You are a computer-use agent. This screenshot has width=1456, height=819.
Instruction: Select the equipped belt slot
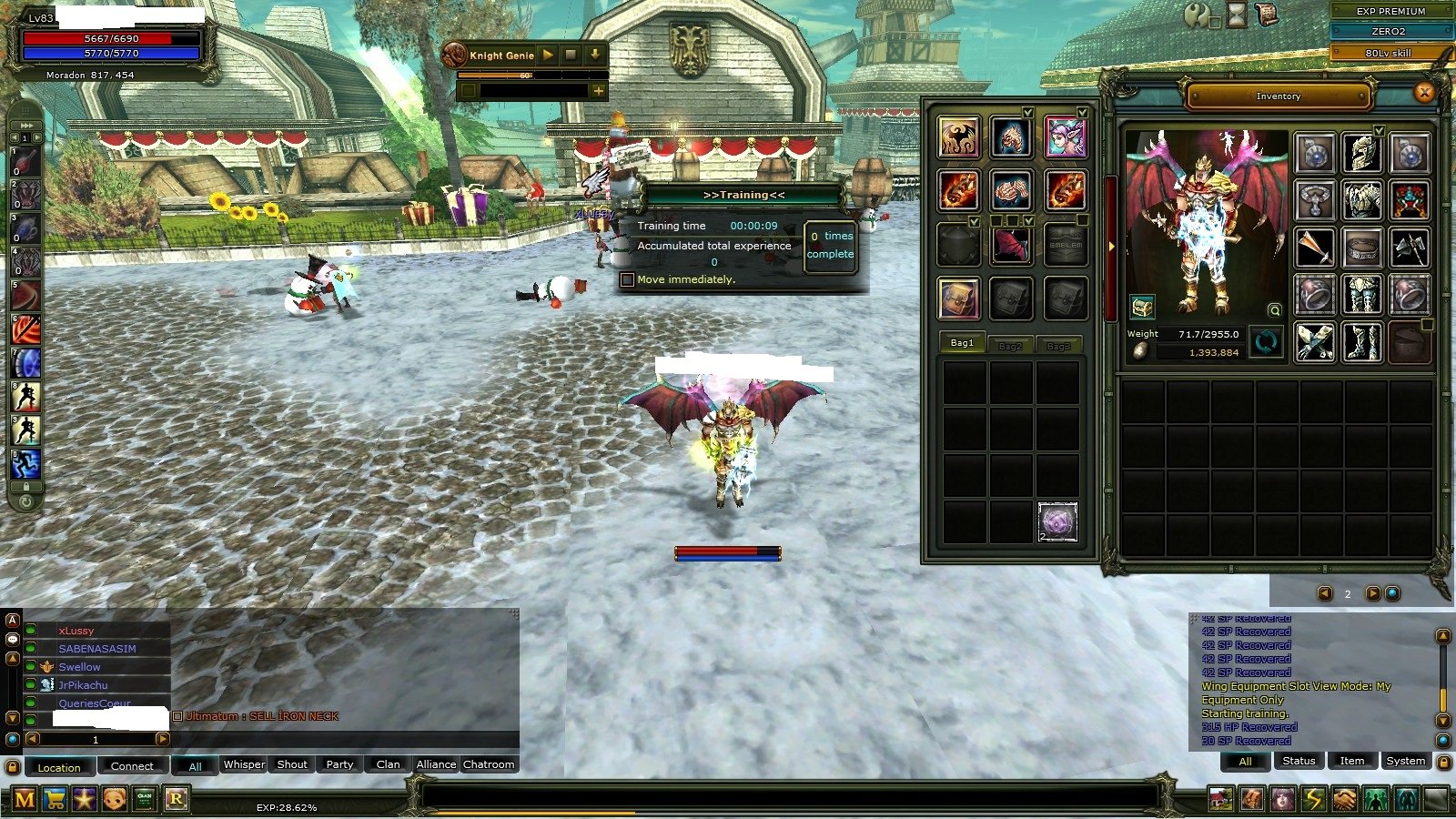pos(1361,247)
